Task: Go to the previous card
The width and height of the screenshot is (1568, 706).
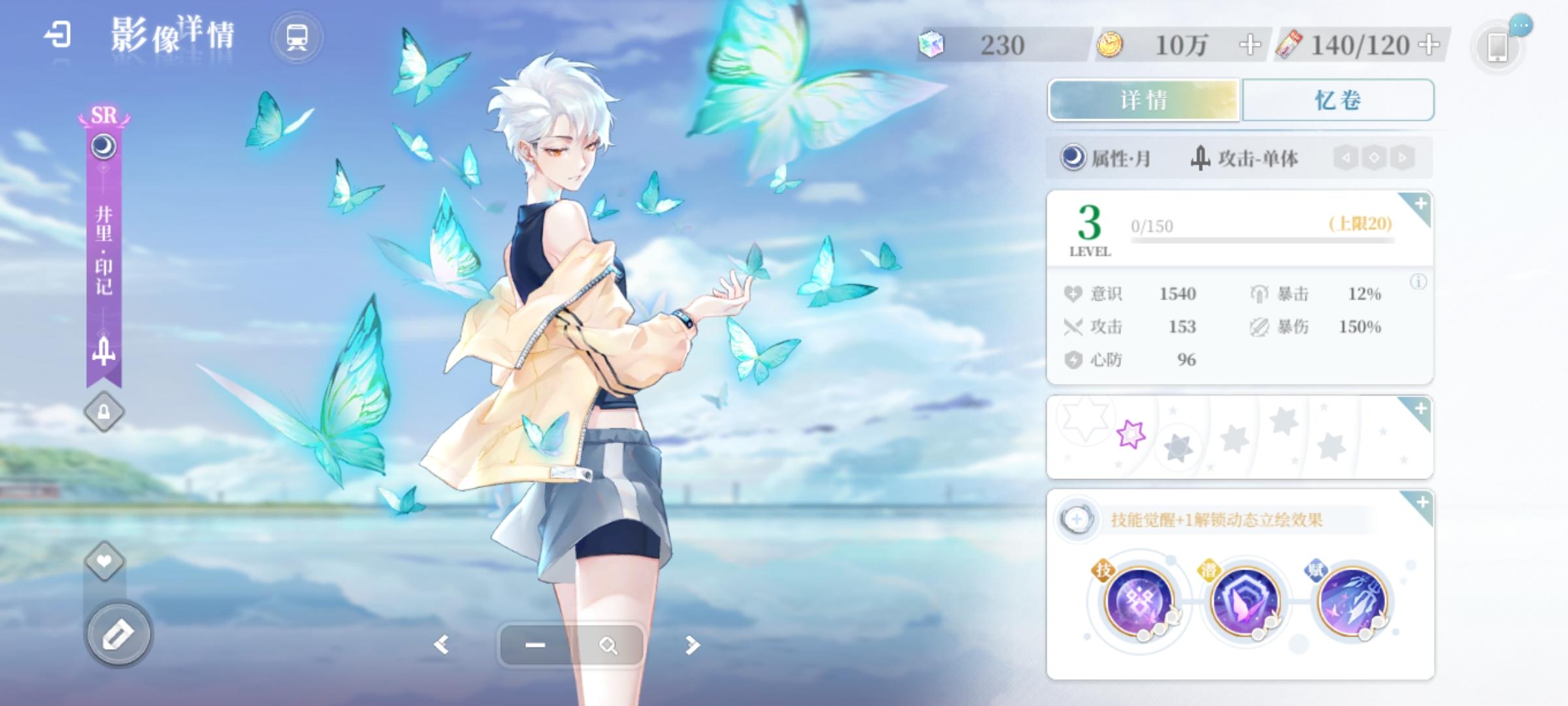Action: 442,645
